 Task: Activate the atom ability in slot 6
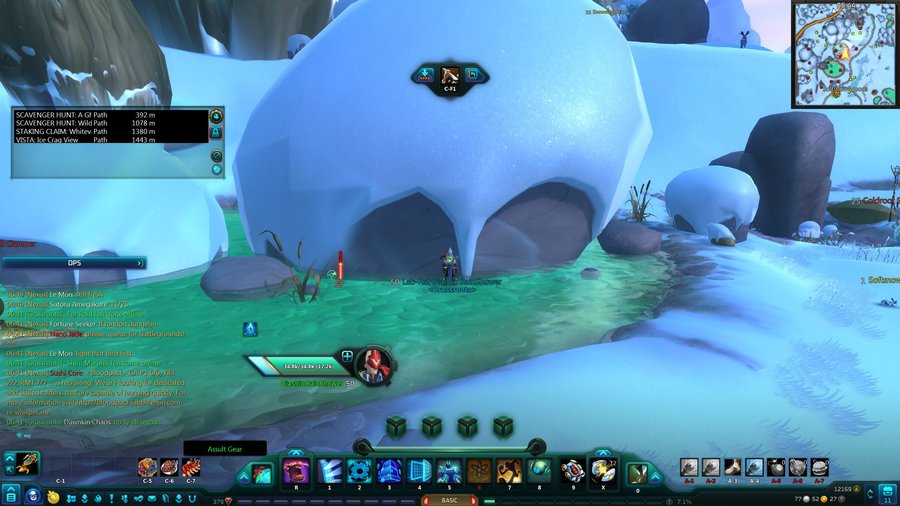click(x=478, y=471)
